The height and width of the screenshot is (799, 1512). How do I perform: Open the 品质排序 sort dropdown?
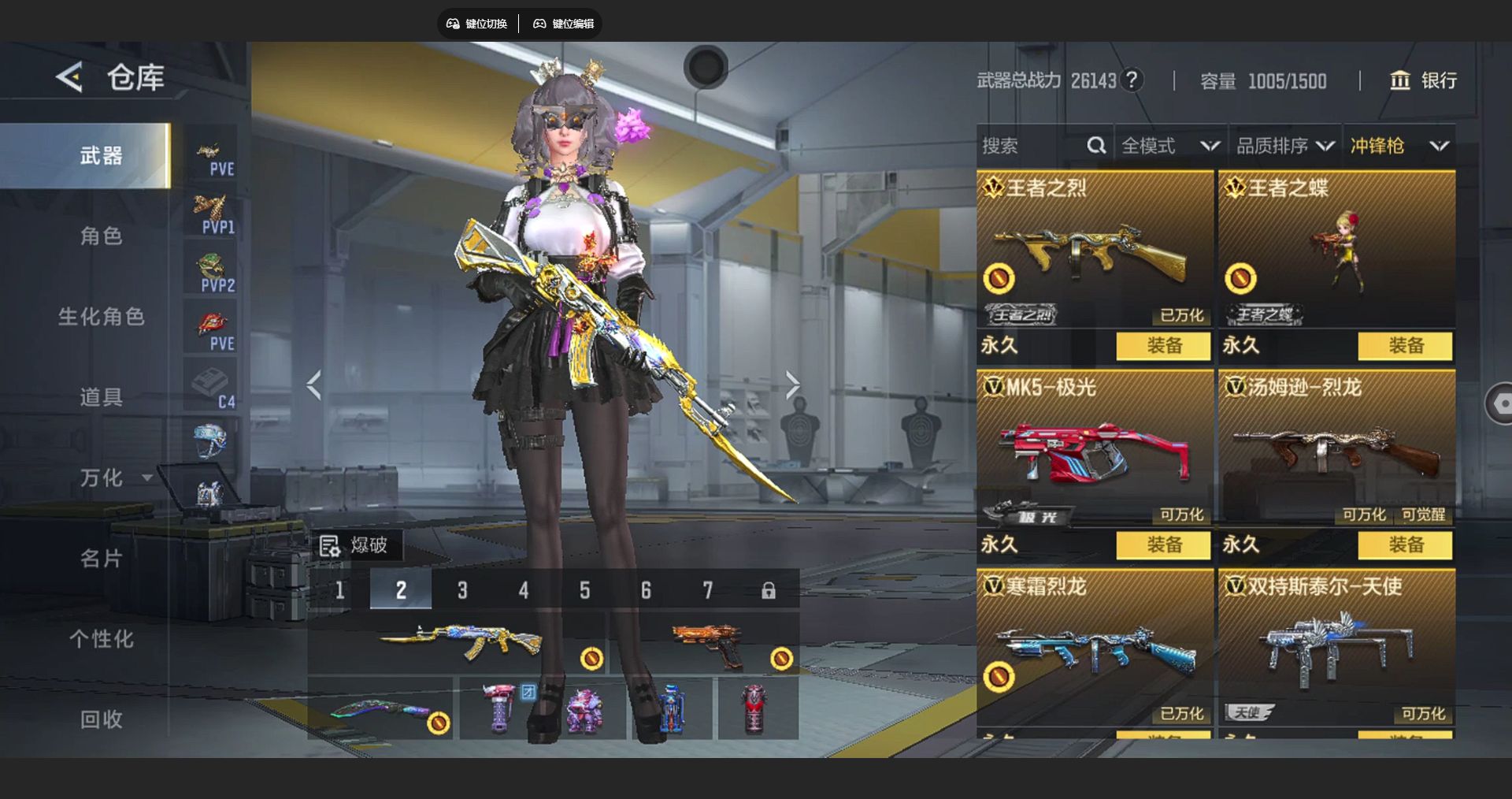coord(1285,146)
